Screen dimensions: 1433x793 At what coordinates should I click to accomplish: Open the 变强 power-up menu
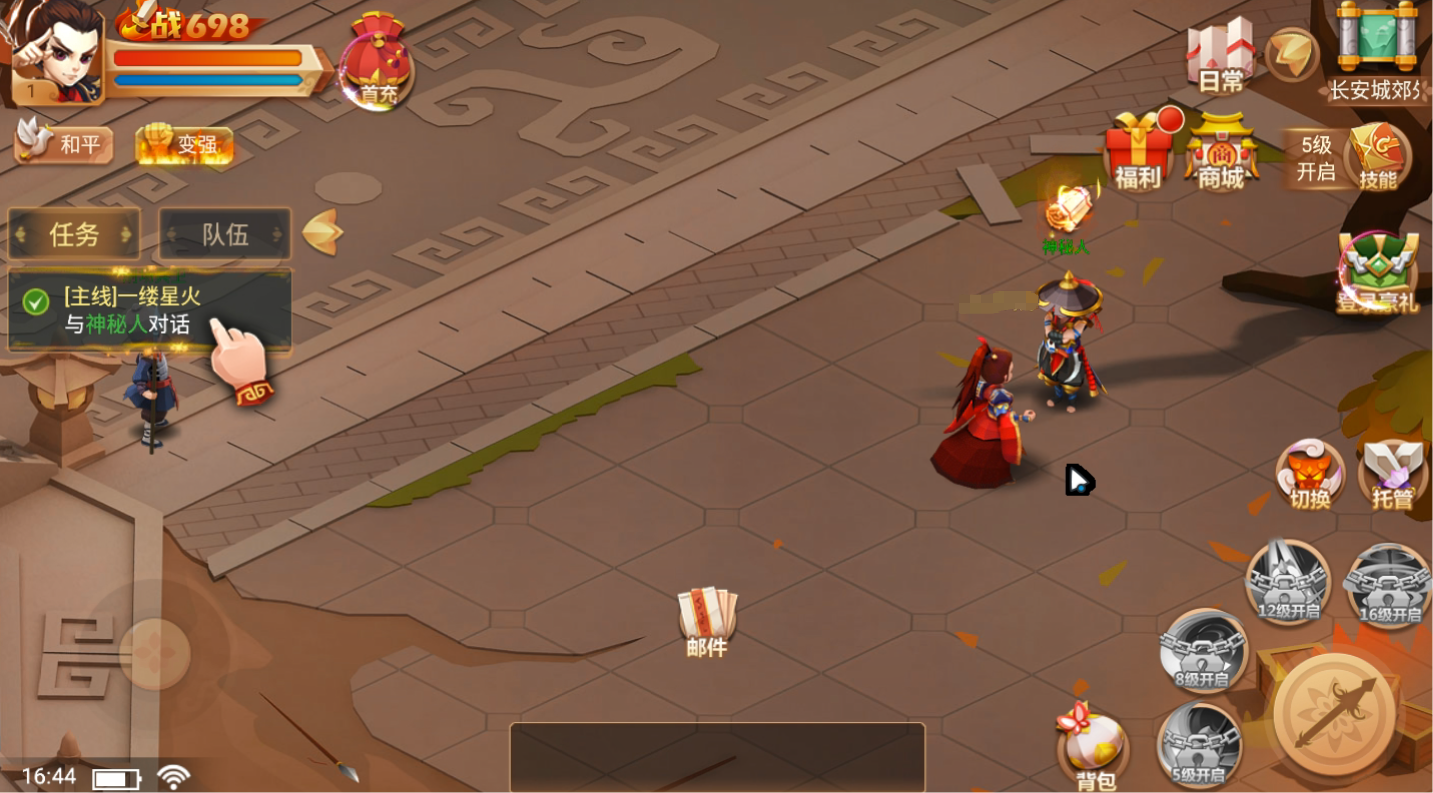click(185, 145)
